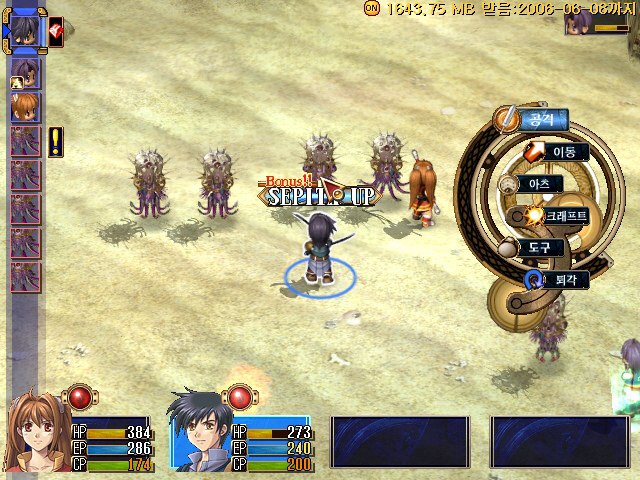Click the orange-haired girl's turn order portrait
The height and width of the screenshot is (480, 640).
[x=25, y=105]
